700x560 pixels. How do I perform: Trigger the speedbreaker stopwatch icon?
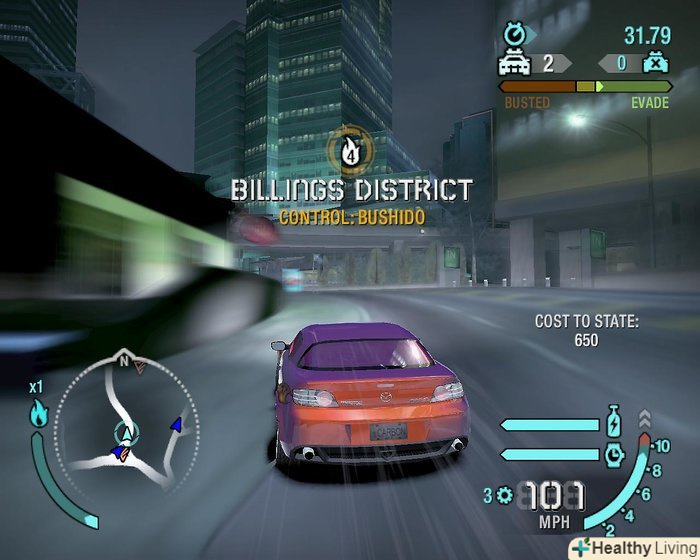(x=614, y=454)
